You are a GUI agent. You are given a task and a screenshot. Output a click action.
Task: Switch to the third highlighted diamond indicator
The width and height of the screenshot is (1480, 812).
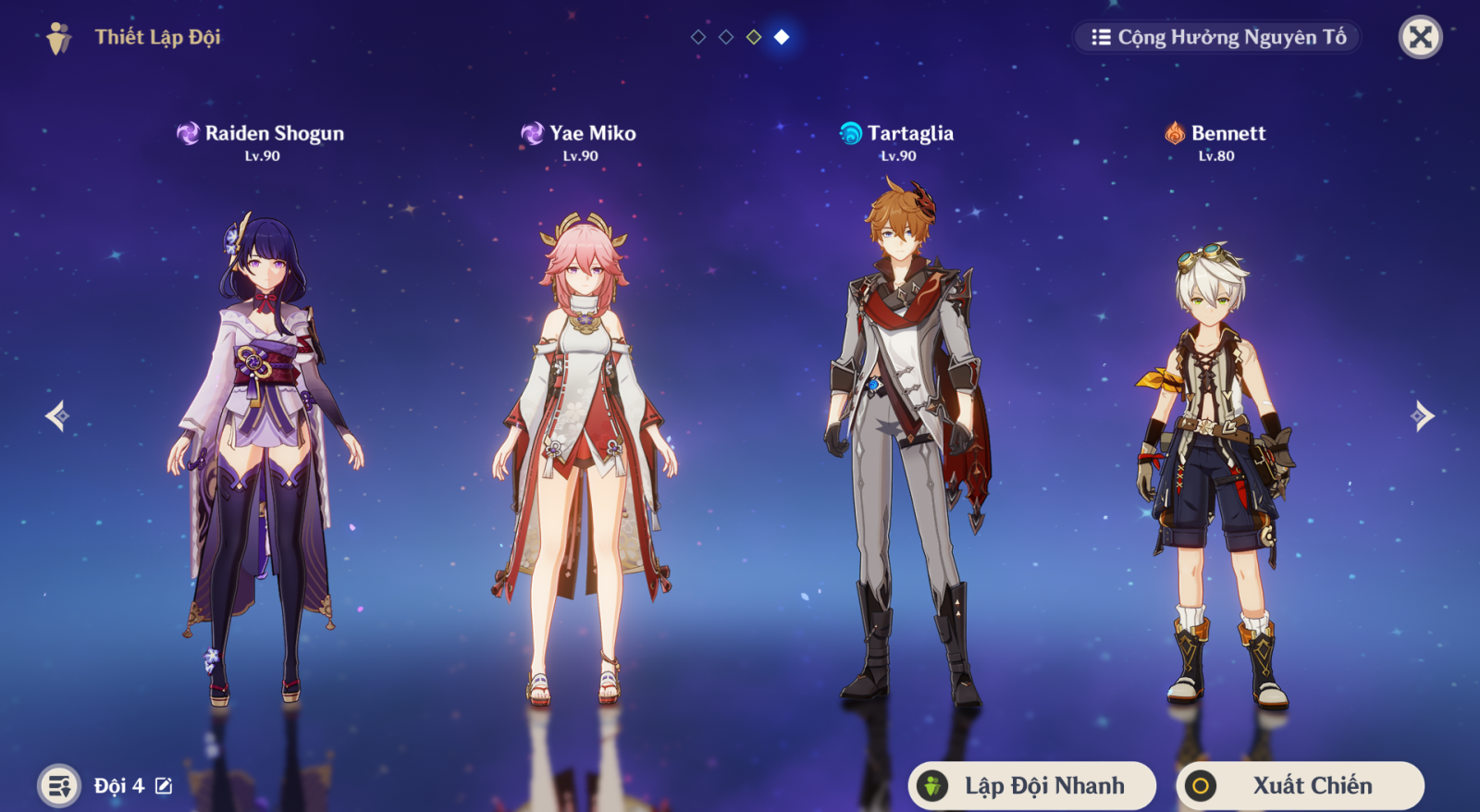coord(752,38)
